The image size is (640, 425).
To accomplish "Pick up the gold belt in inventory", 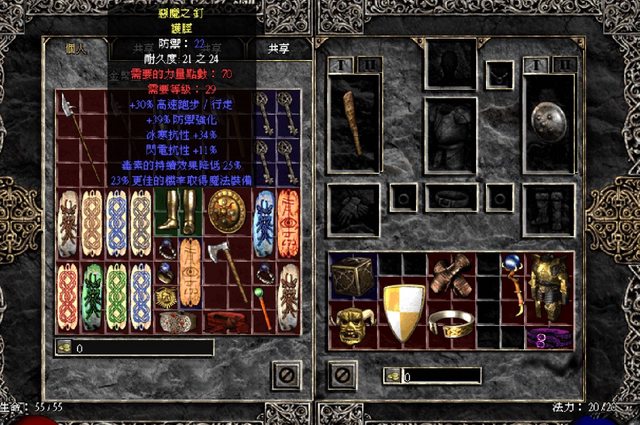I will [x=451, y=322].
